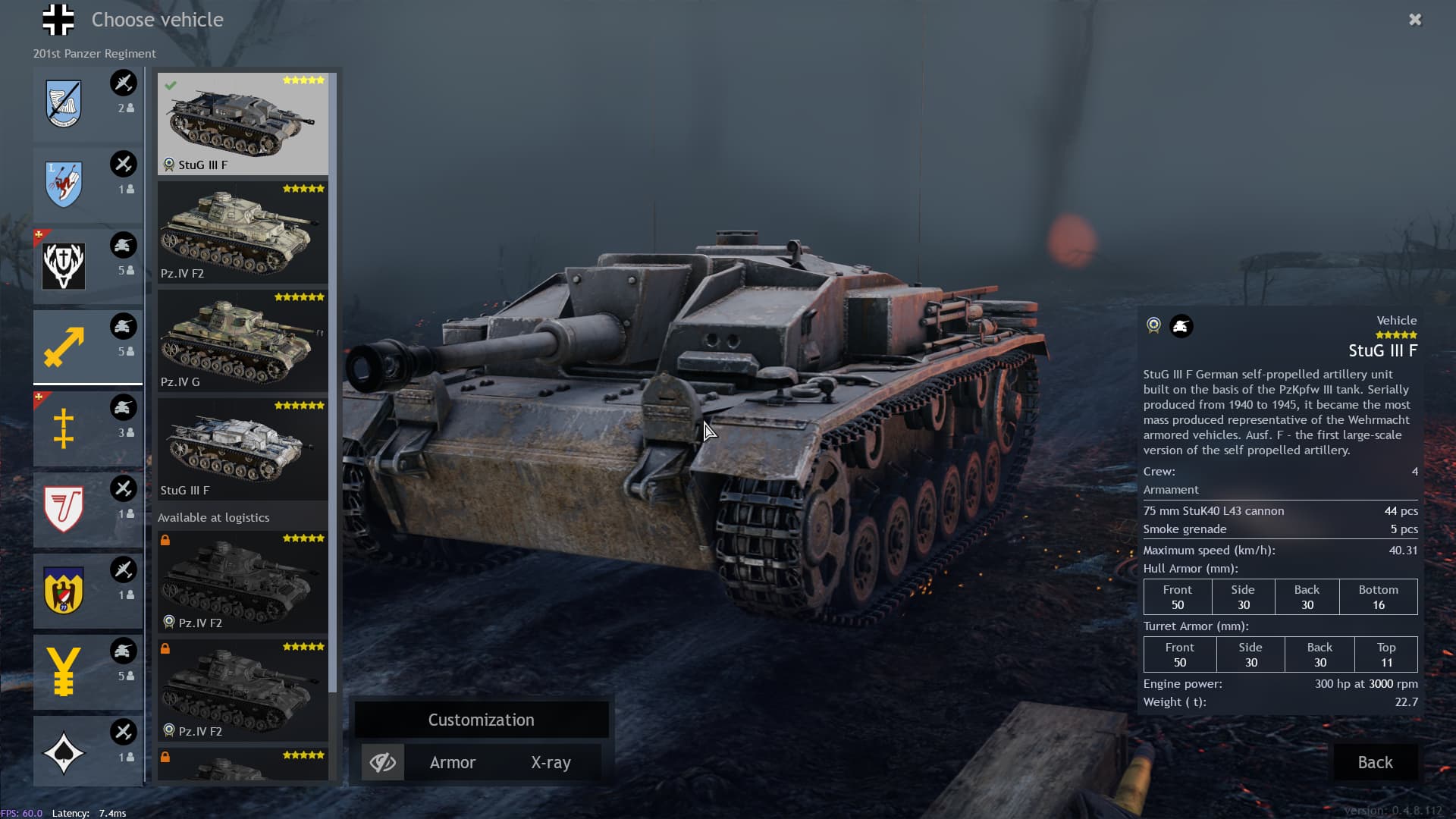Choose the squad with white stag skull emblem
Image resolution: width=1456 pixels, height=819 pixels.
pyautogui.click(x=87, y=265)
